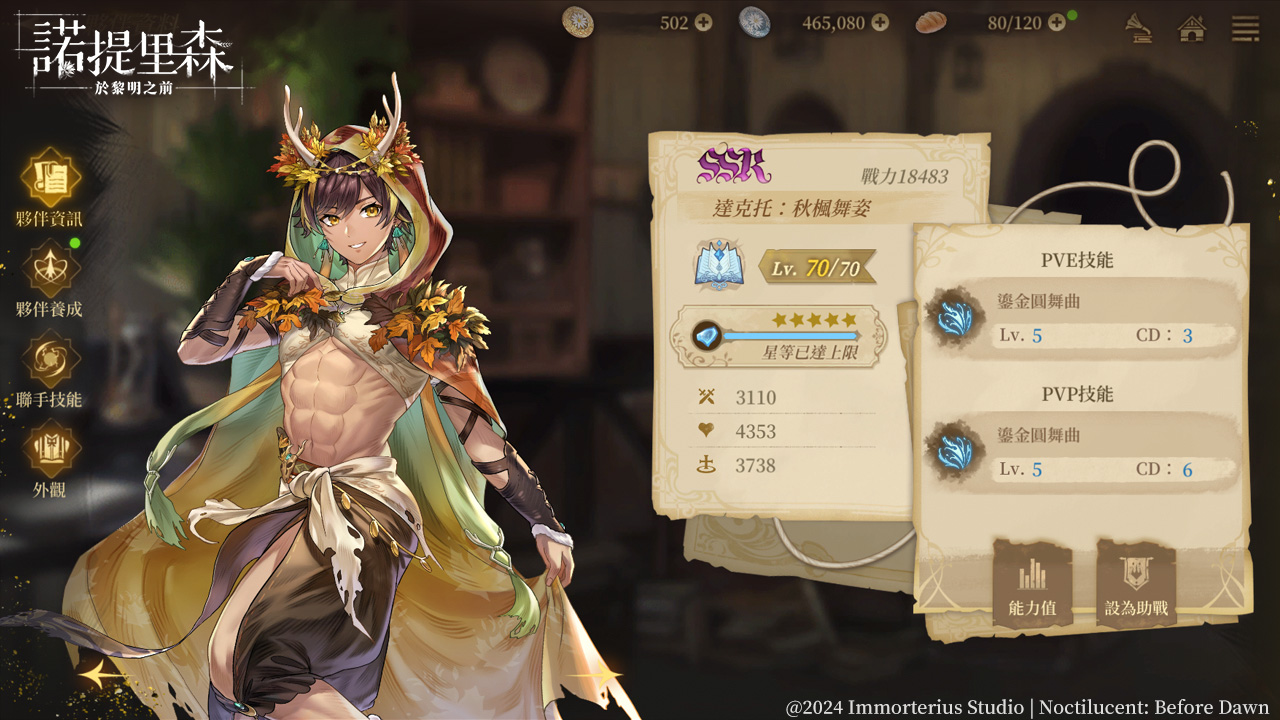The height and width of the screenshot is (720, 1280).
Task: Show next companion with right arrow
Action: coord(602,678)
